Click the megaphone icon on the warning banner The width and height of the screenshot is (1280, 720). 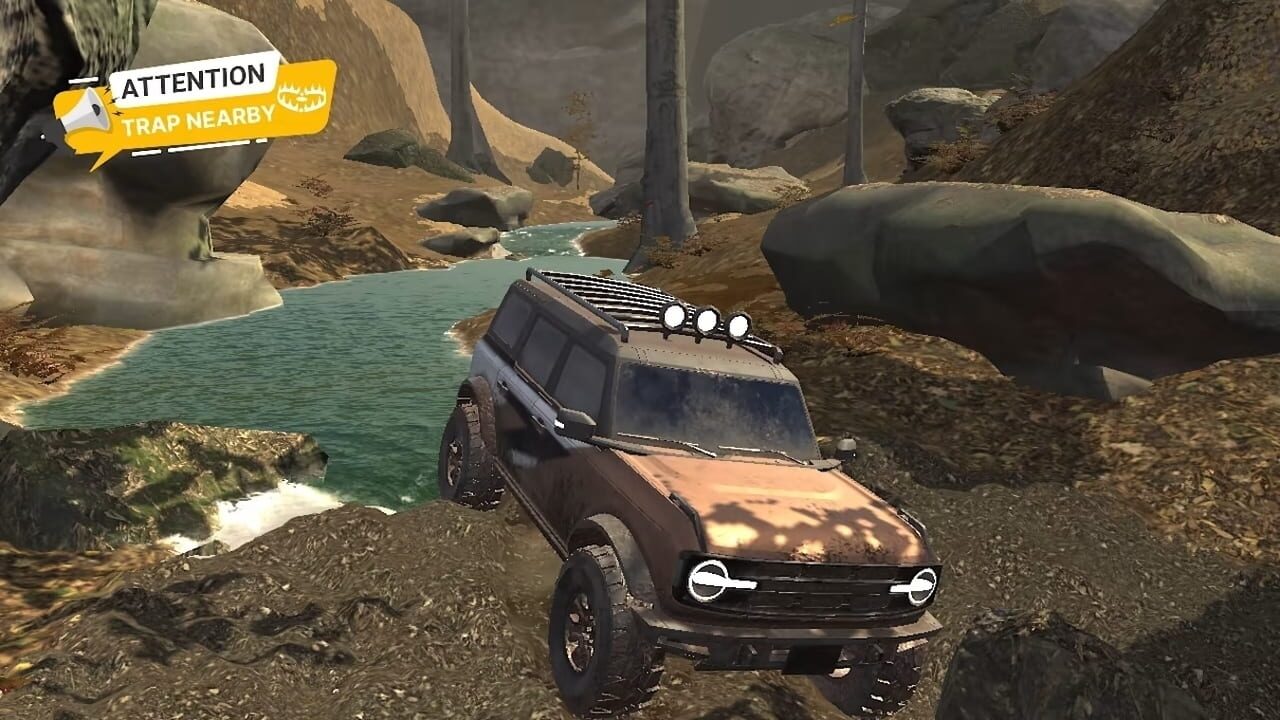[85, 110]
